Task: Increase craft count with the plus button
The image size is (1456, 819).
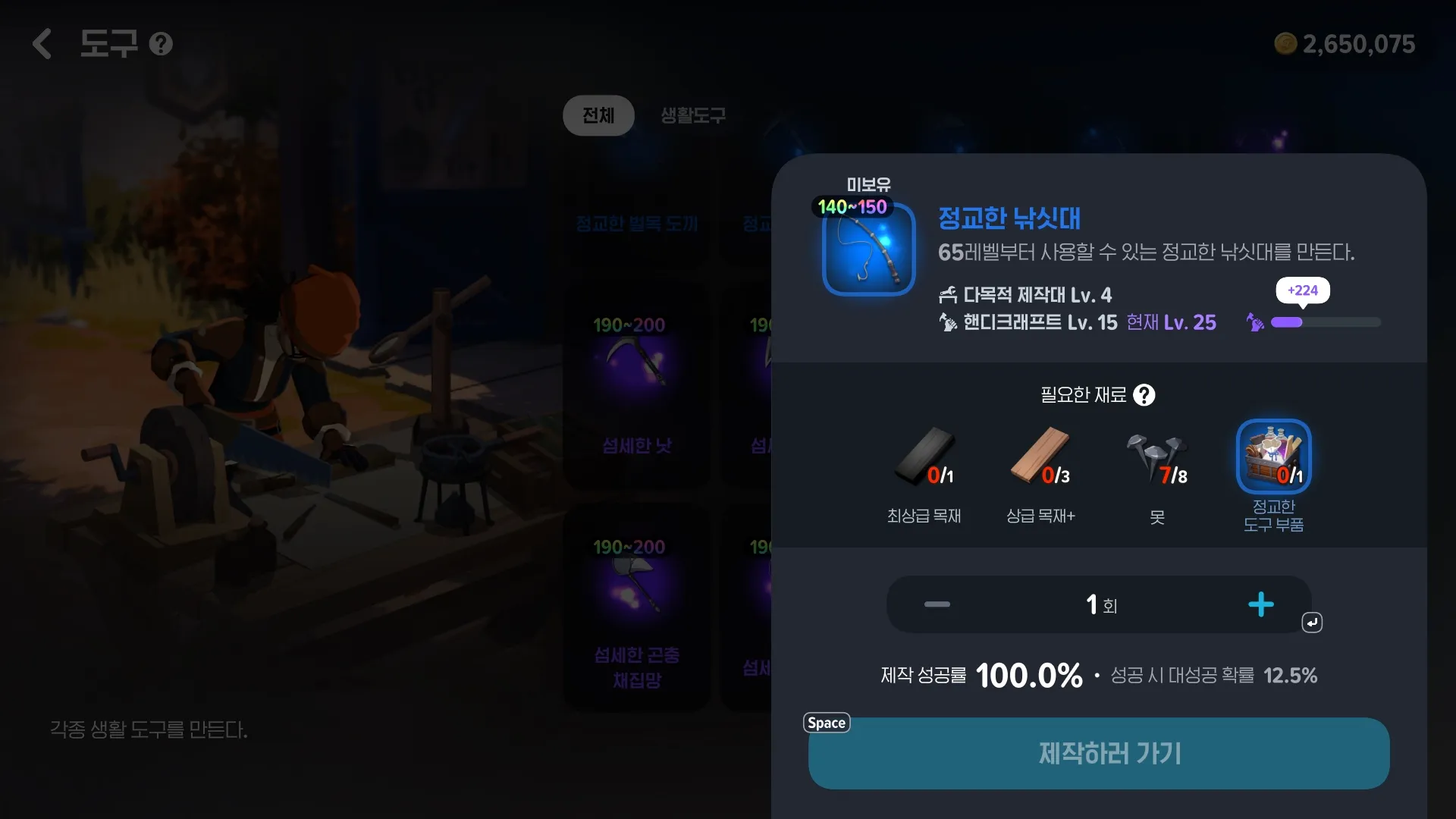Action: (x=1261, y=604)
